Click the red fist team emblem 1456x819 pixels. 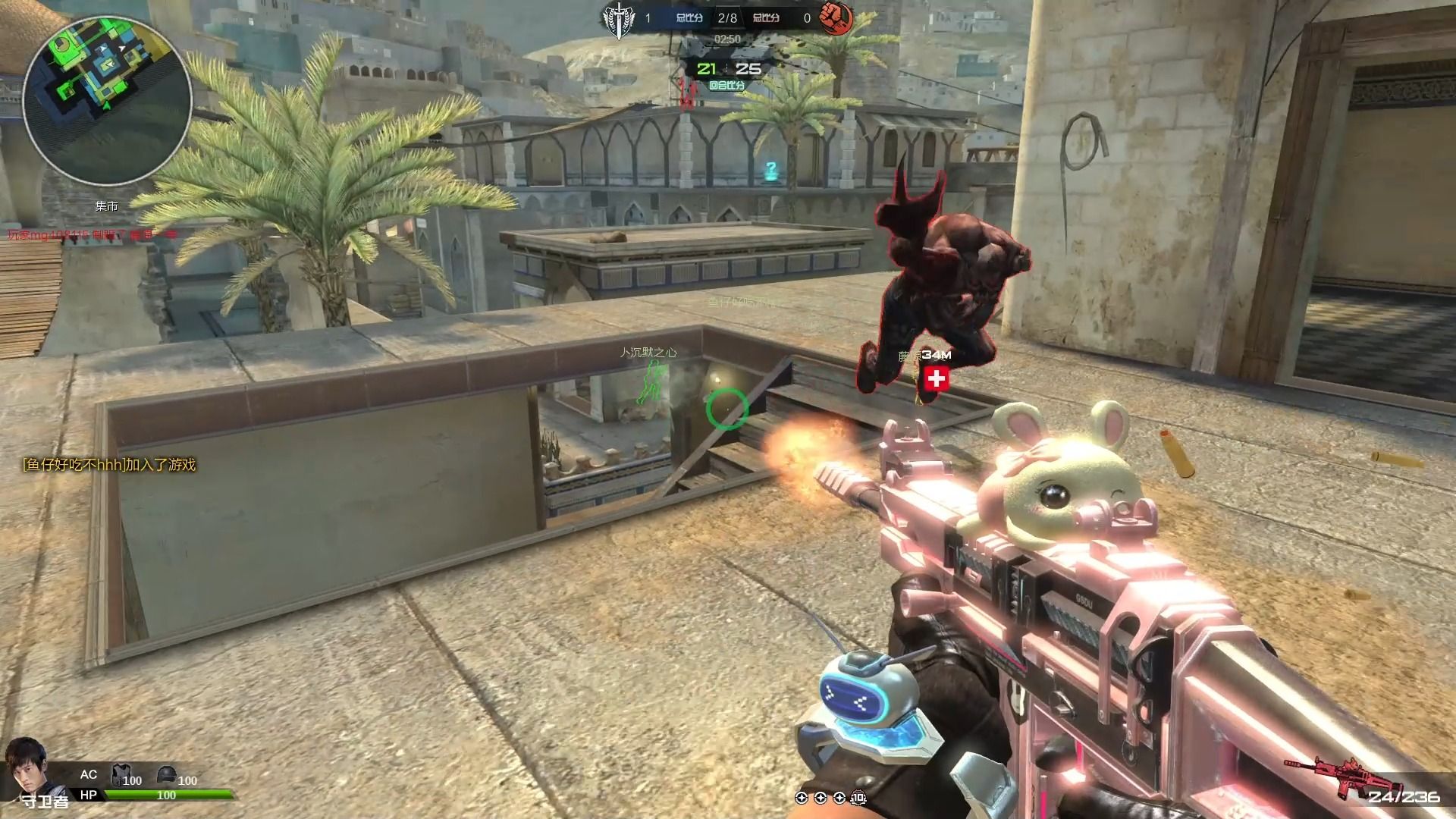[x=836, y=18]
